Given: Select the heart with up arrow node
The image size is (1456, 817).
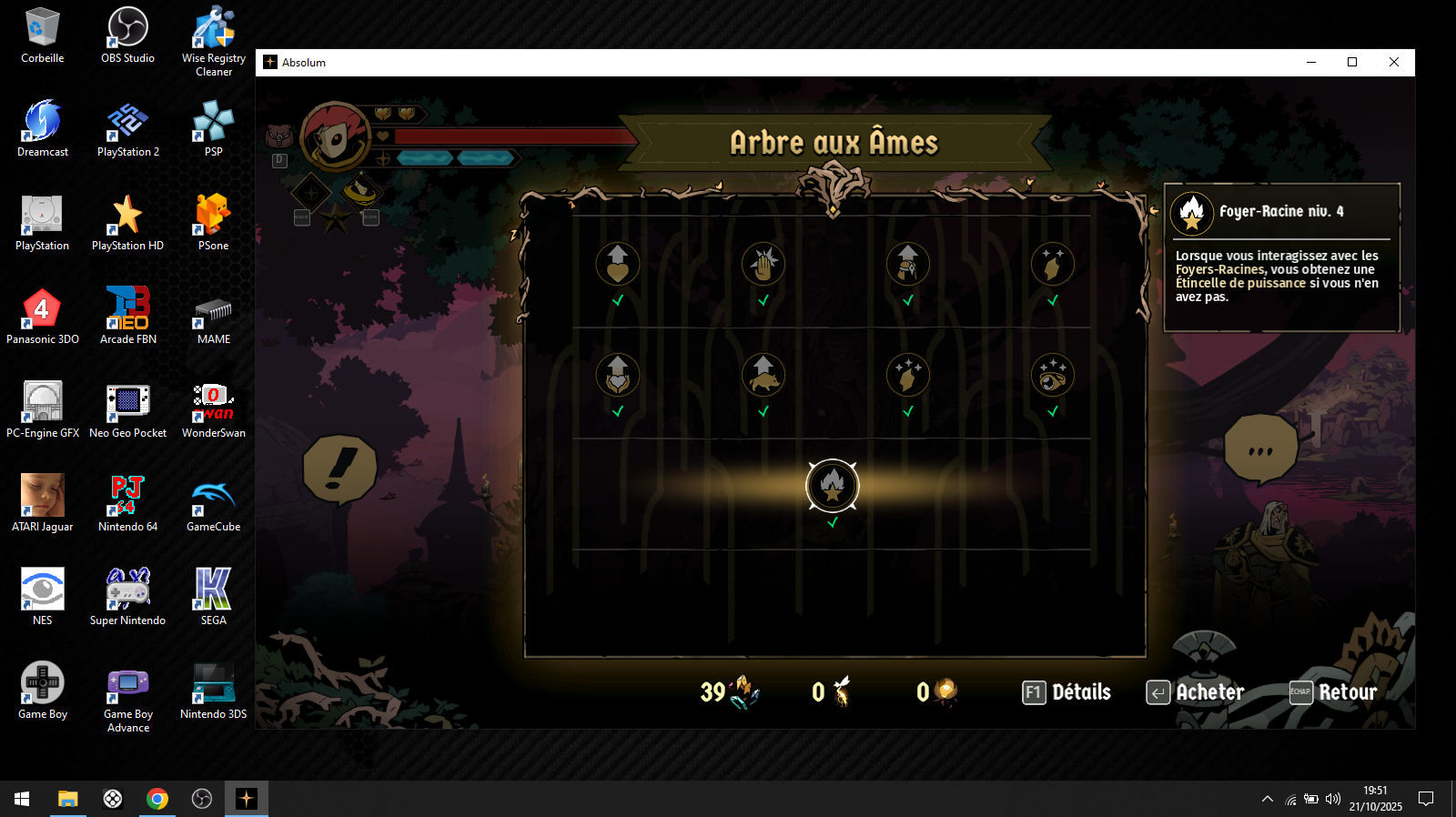Looking at the screenshot, I should 618,264.
